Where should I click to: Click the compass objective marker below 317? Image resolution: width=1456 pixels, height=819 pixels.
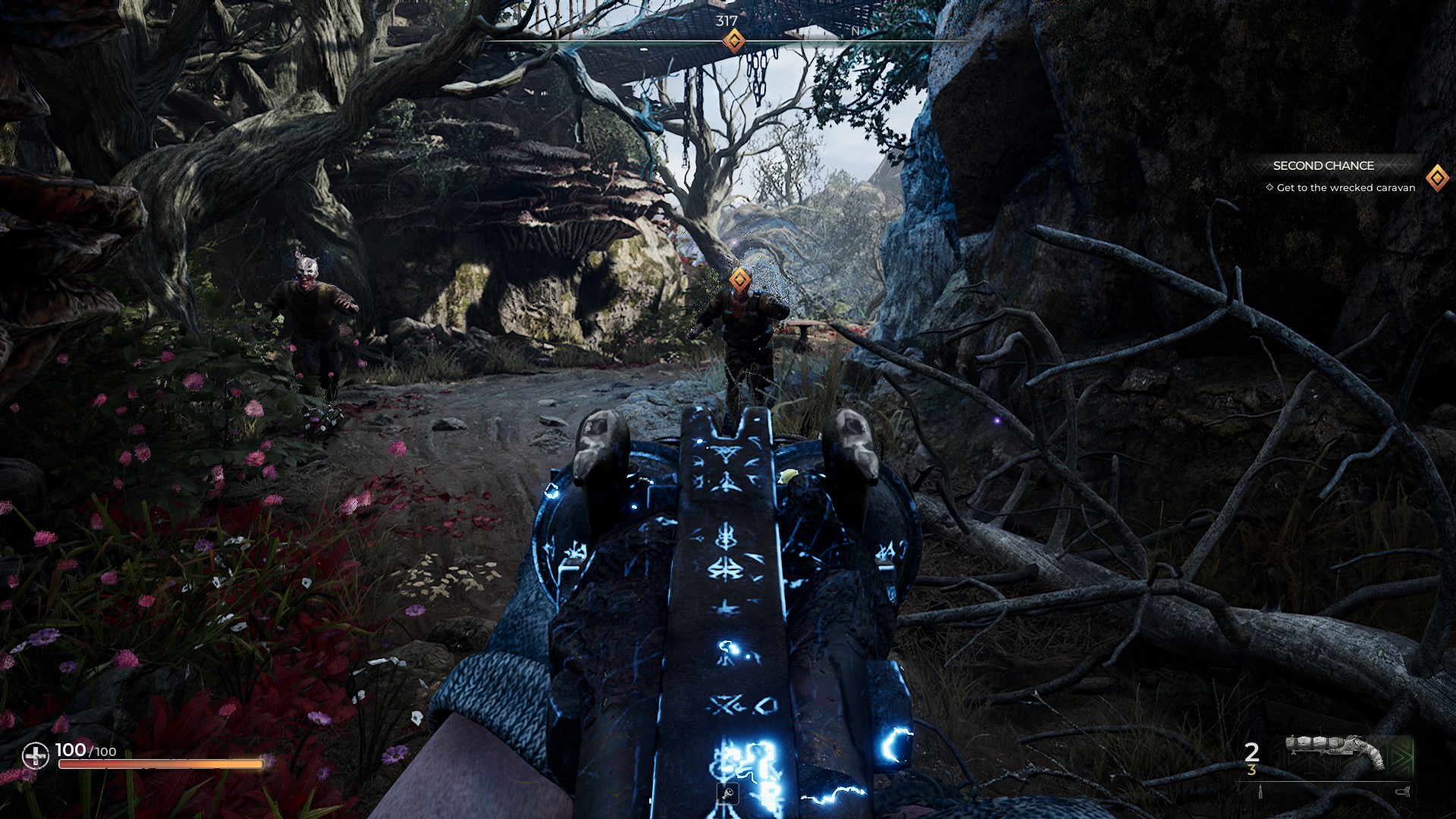tap(733, 41)
